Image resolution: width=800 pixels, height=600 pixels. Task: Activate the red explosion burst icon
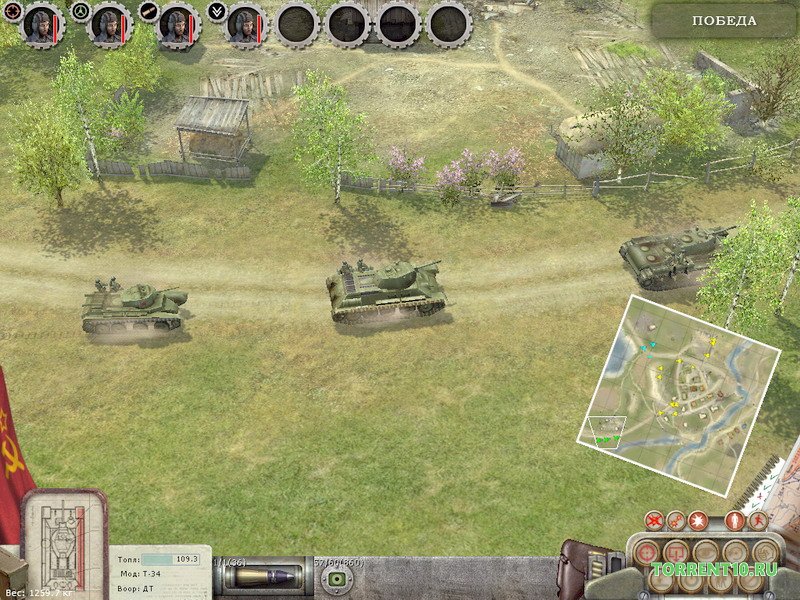697,520
